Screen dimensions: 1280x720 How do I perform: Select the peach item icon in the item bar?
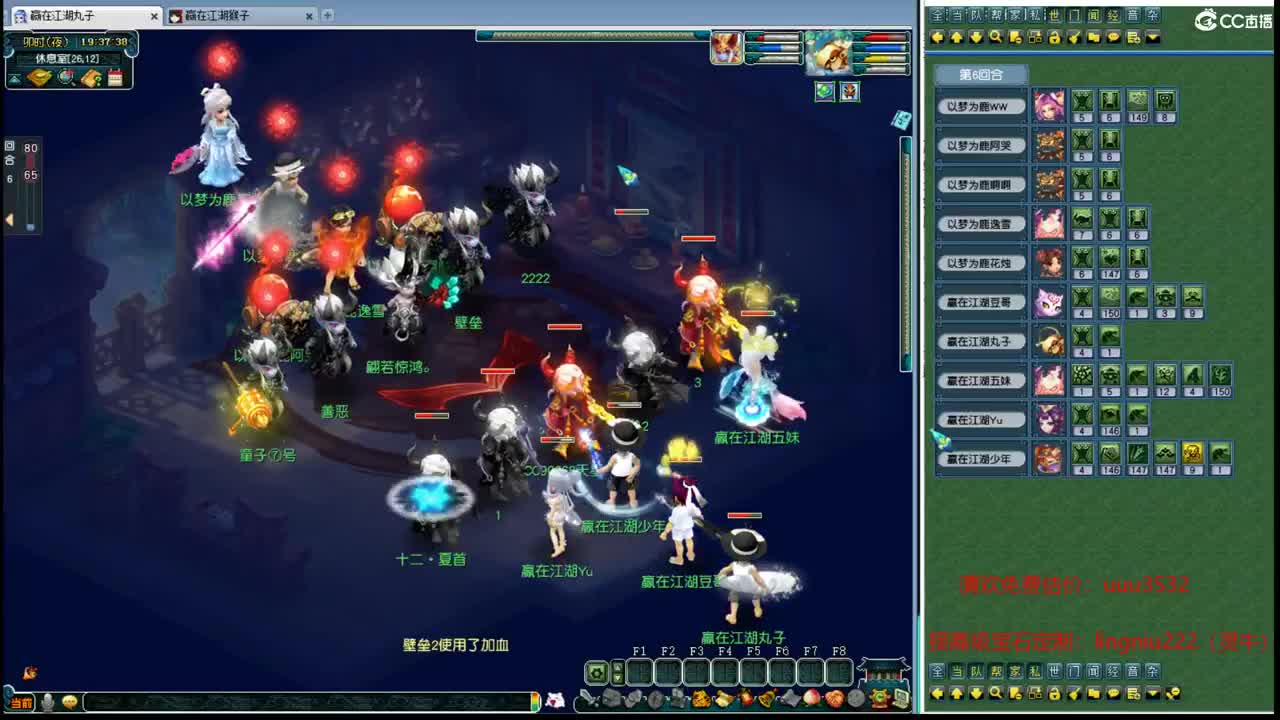click(x=810, y=699)
